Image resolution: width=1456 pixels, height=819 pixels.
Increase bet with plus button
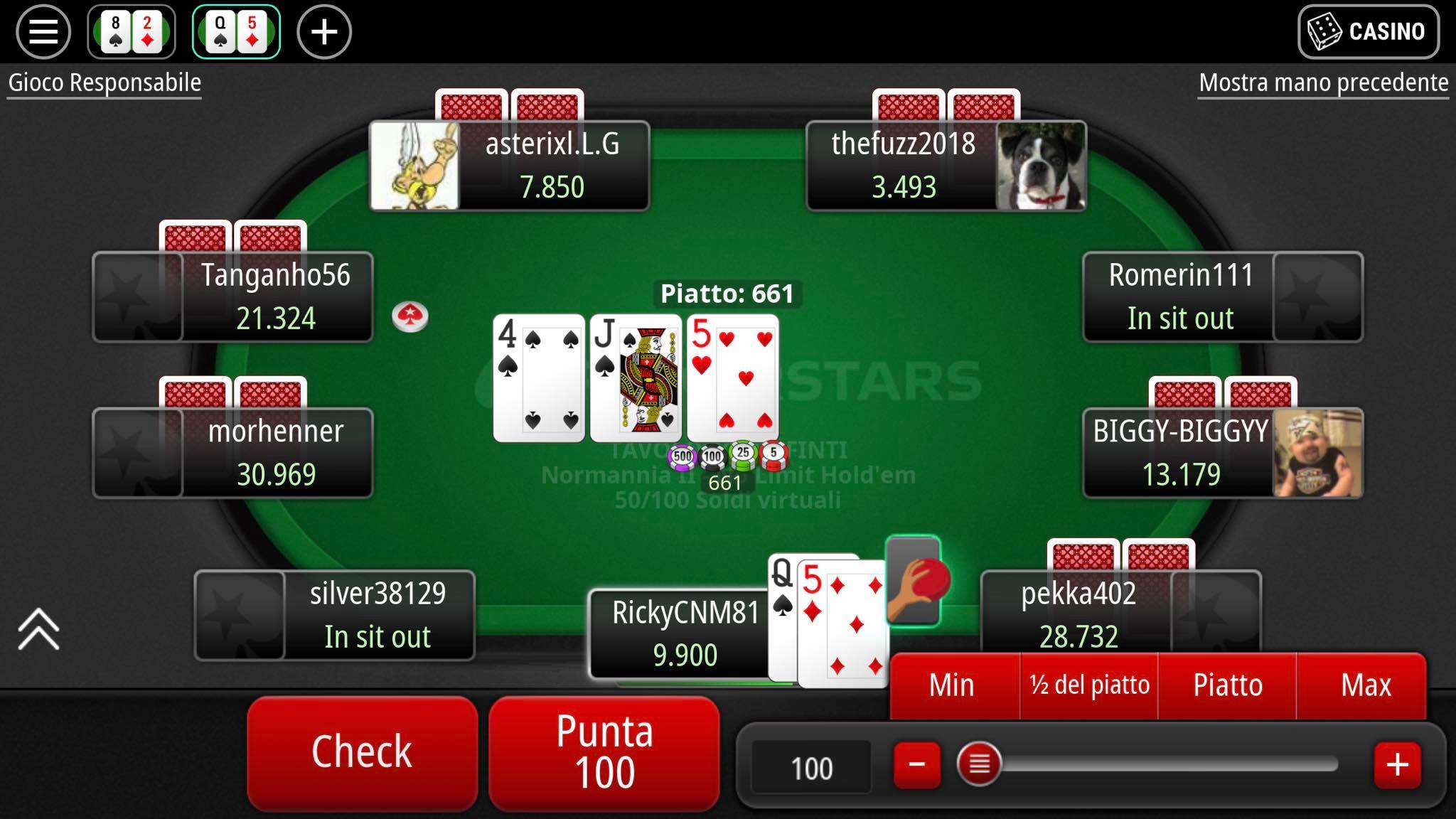(1397, 765)
